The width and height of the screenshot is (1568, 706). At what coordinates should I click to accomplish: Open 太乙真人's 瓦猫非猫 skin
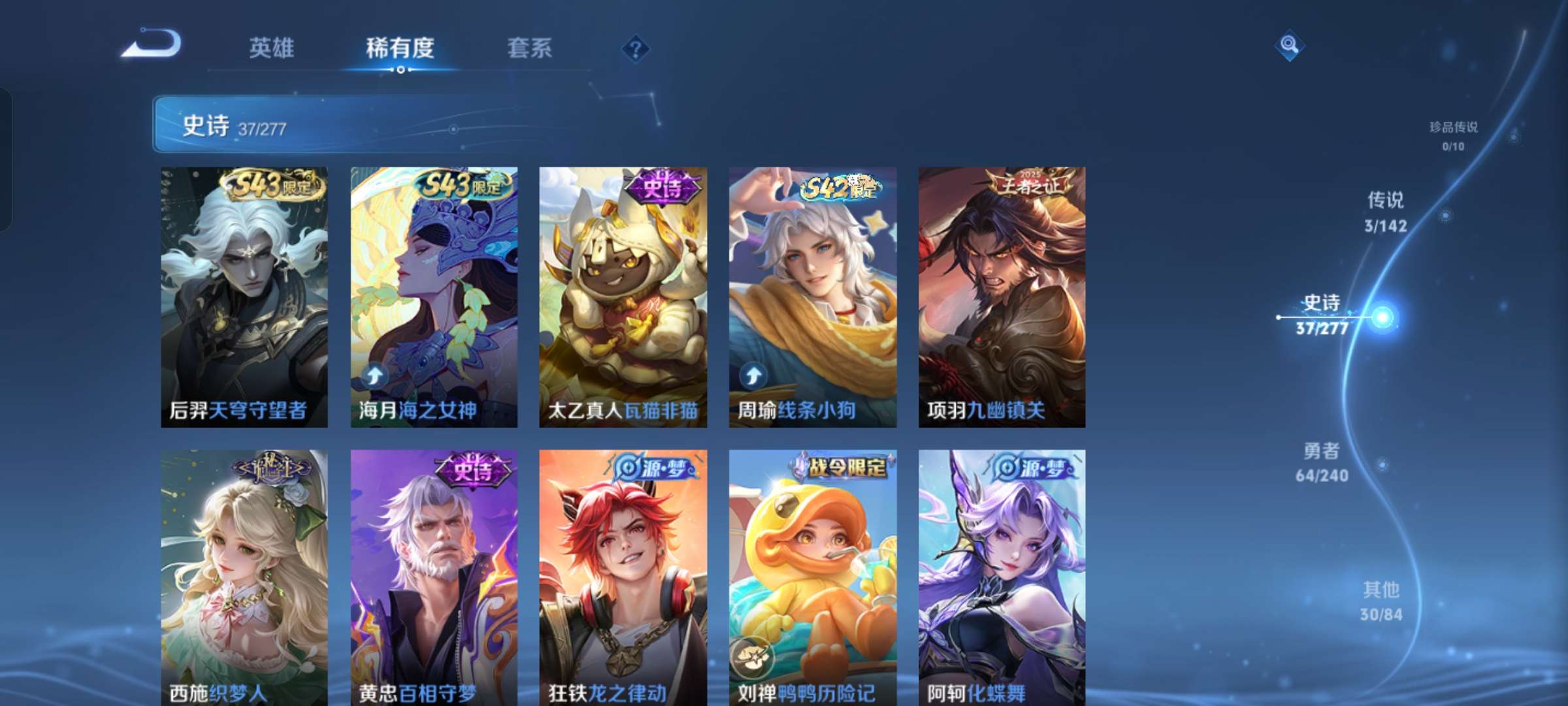(x=622, y=294)
